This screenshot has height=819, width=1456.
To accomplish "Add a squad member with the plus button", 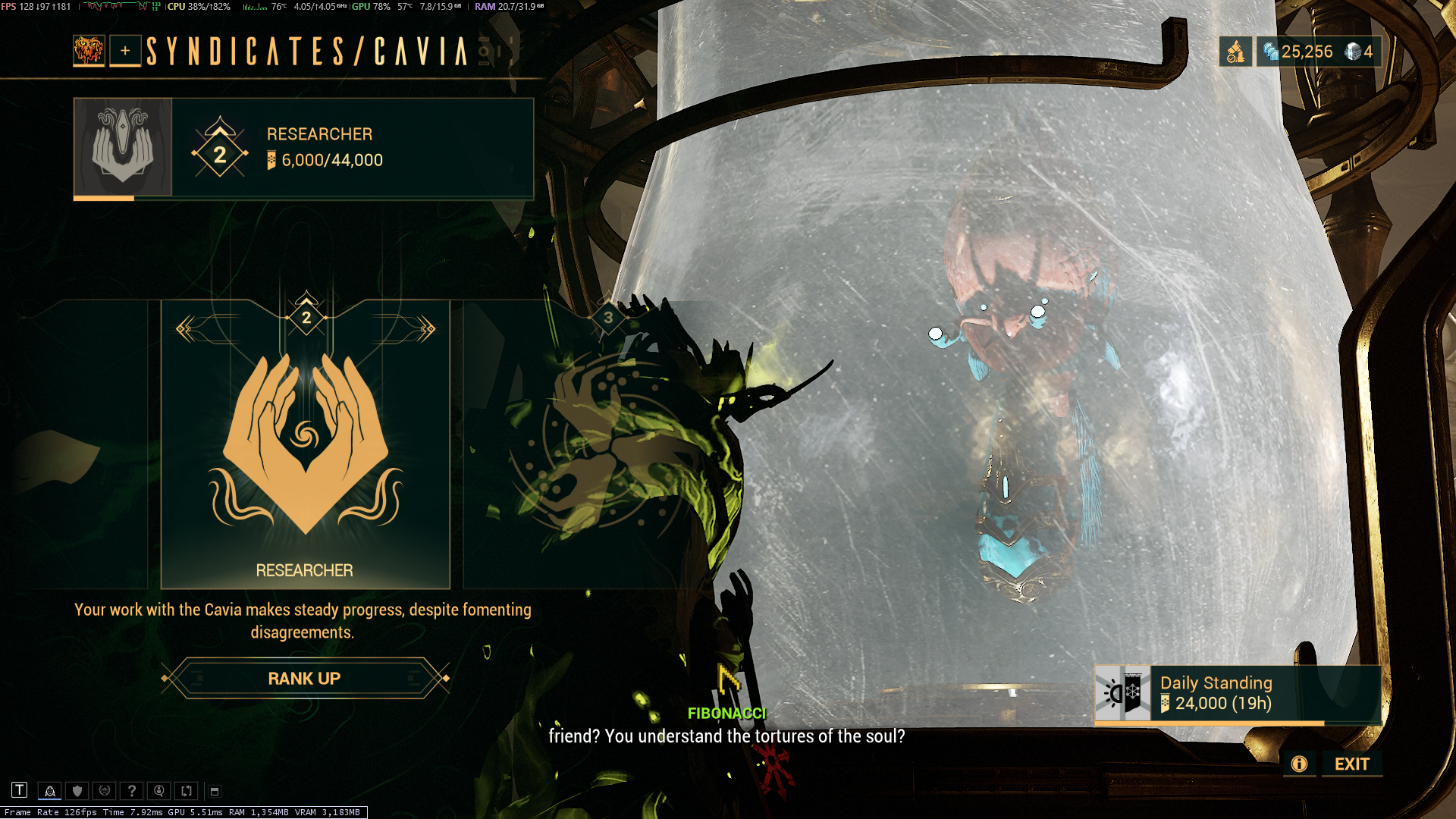I will (125, 51).
